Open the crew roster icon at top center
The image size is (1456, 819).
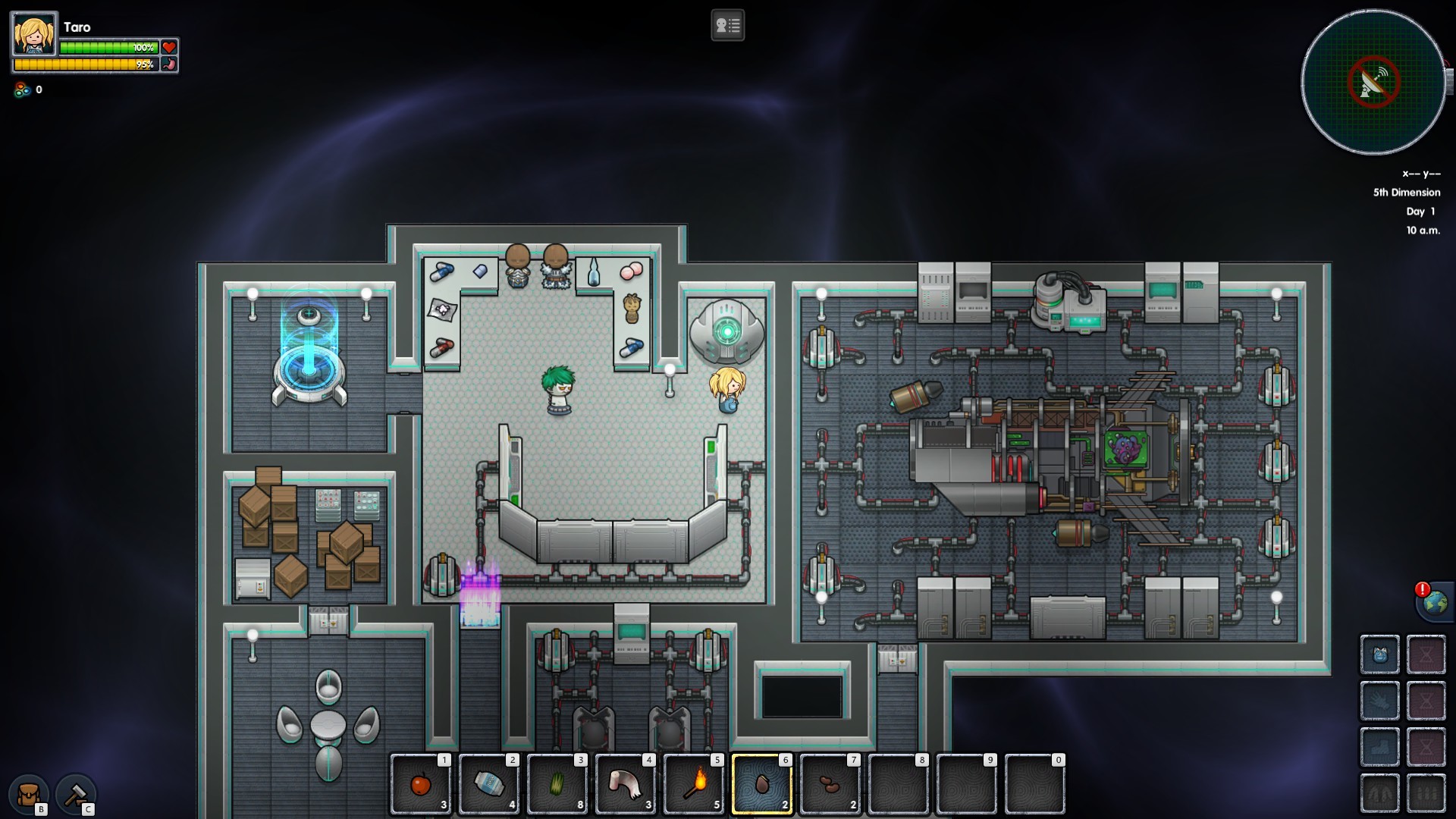[727, 25]
